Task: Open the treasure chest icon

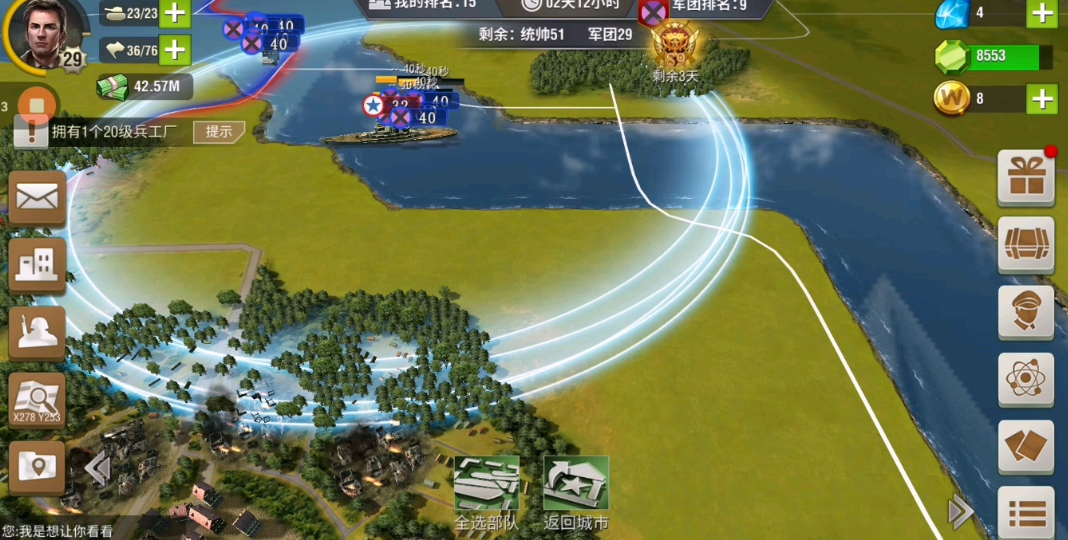Action: point(1026,245)
